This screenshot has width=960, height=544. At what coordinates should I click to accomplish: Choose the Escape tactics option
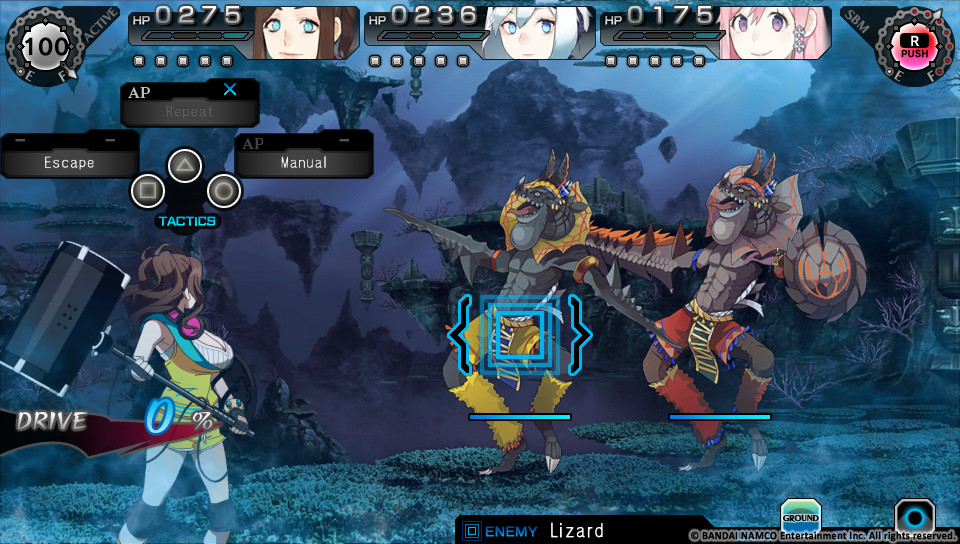(x=69, y=162)
